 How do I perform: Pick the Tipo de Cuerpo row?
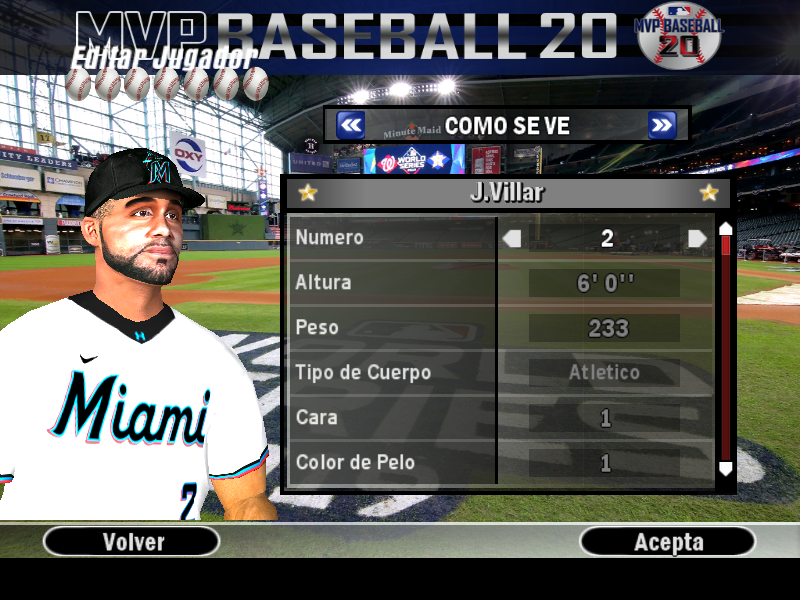click(x=392, y=373)
